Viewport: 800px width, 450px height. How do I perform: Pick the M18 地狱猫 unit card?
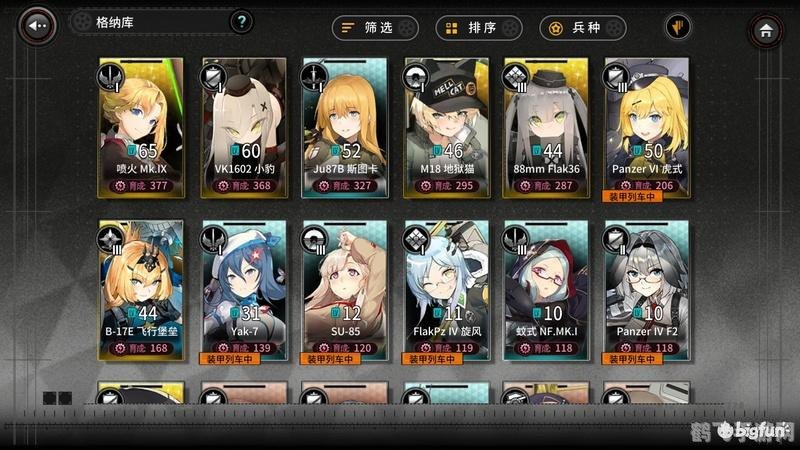[x=446, y=124]
